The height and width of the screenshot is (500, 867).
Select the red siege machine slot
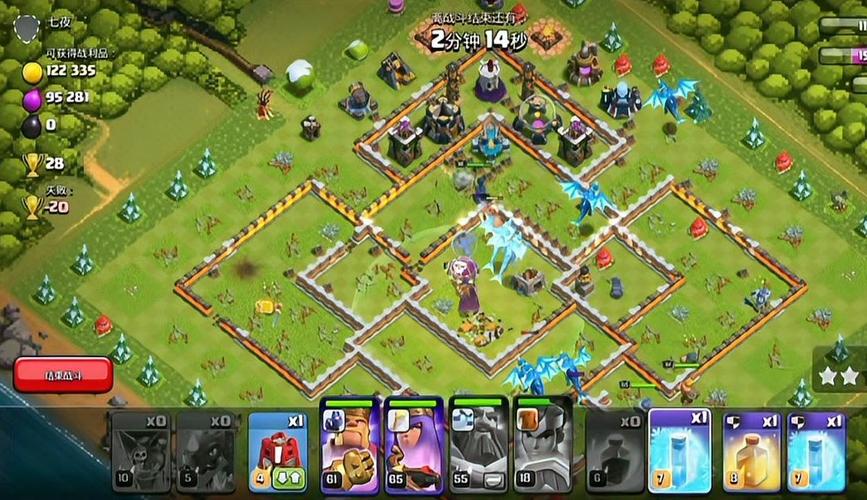coord(277,452)
